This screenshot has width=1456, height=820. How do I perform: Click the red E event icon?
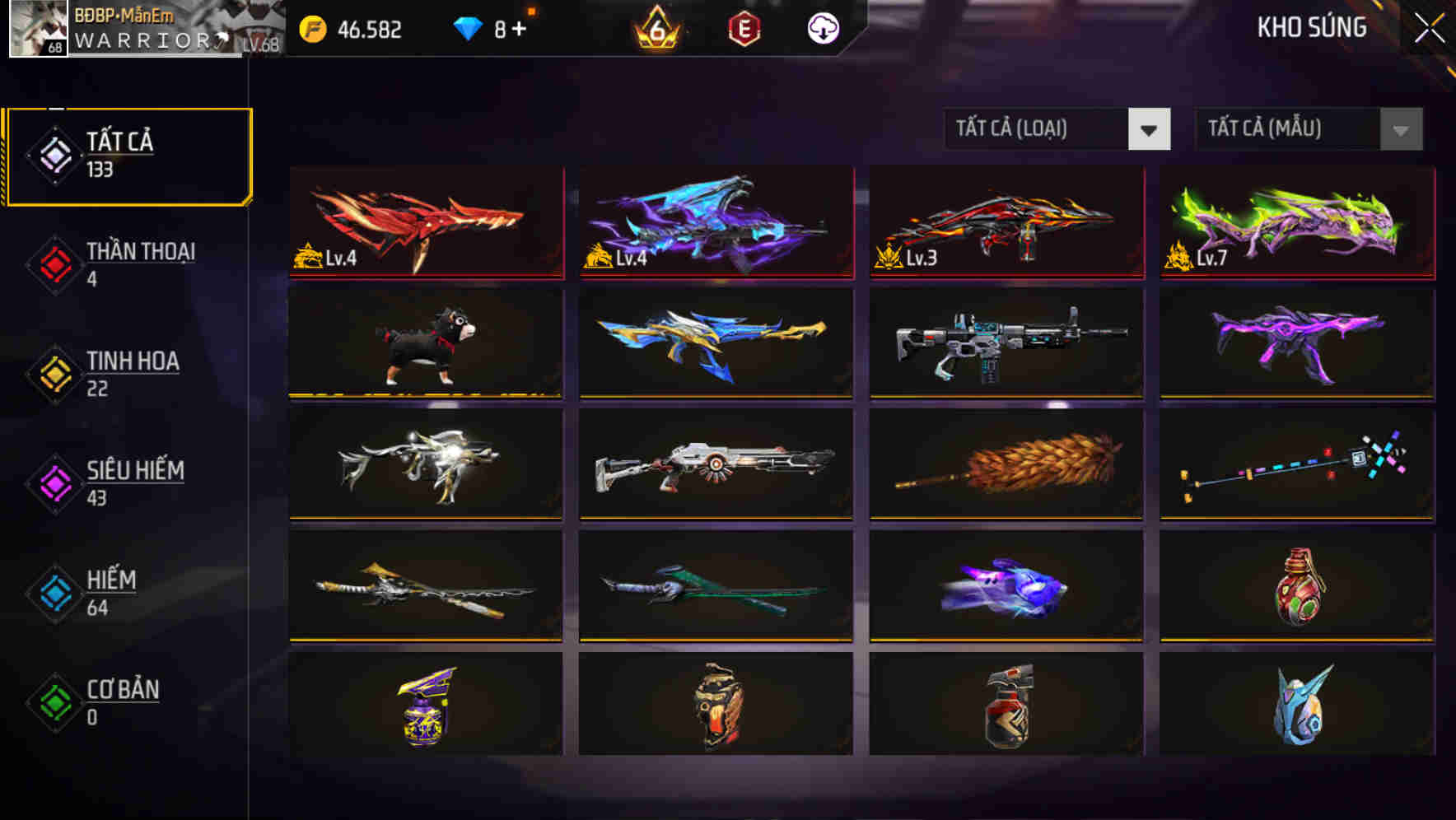click(x=745, y=29)
